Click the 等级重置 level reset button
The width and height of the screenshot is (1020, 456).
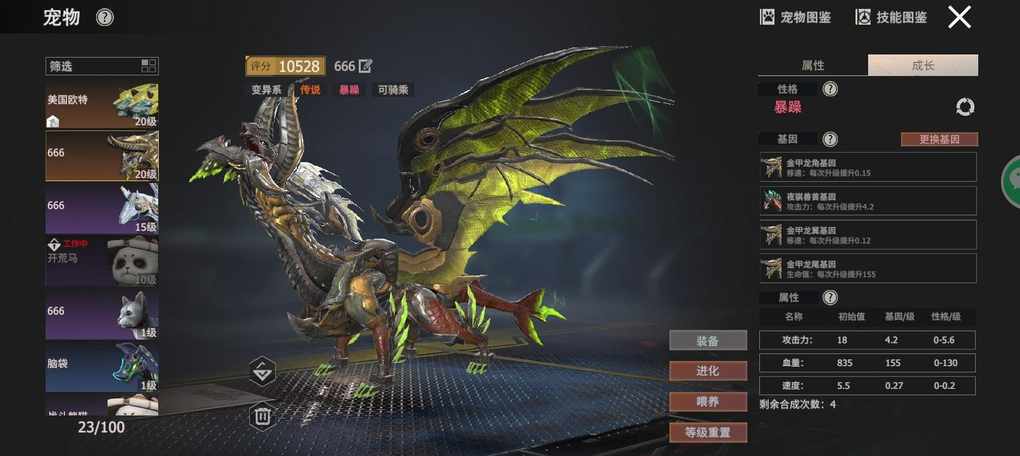[708, 433]
